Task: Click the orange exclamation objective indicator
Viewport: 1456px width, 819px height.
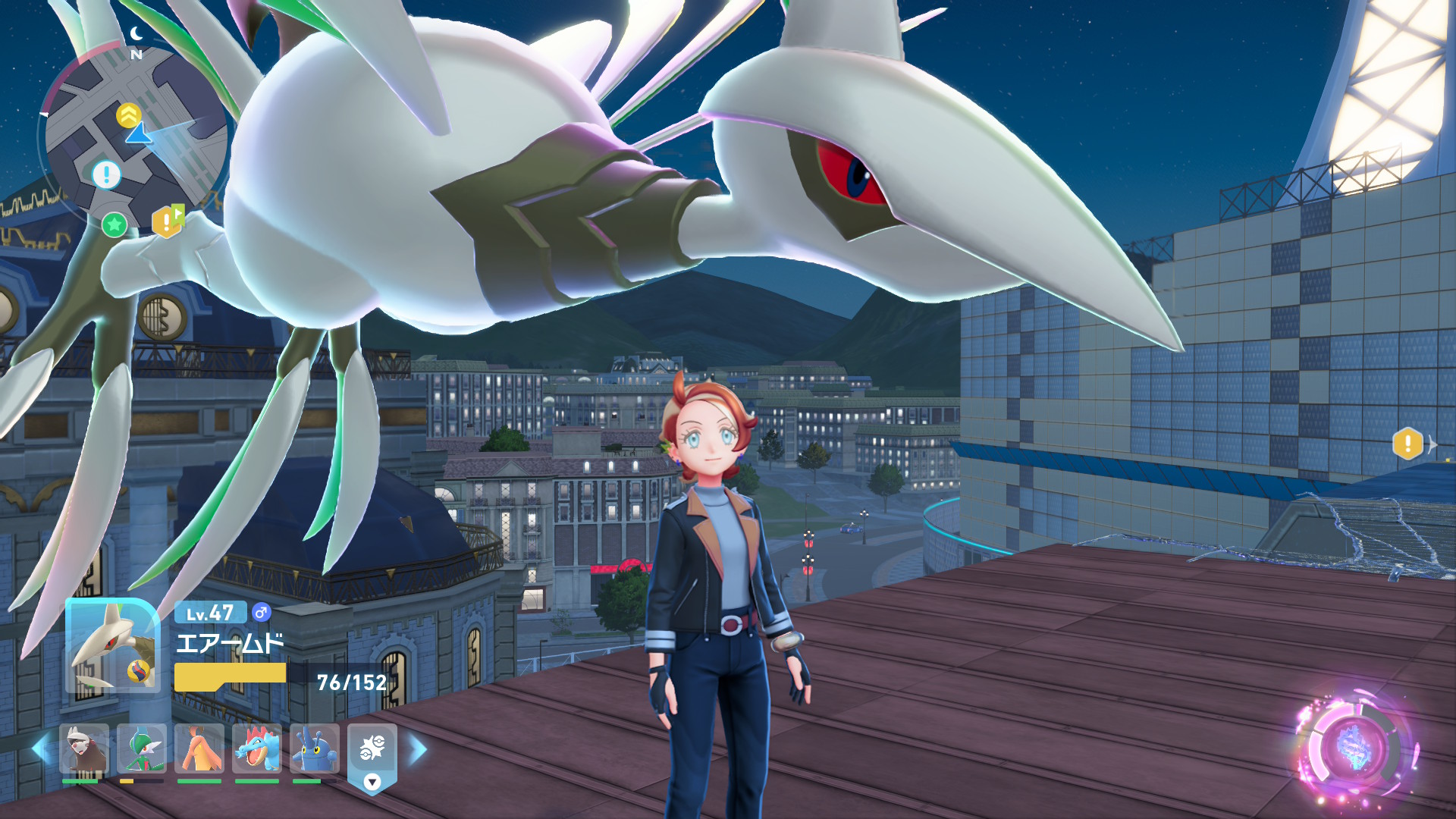Action: tap(1407, 444)
